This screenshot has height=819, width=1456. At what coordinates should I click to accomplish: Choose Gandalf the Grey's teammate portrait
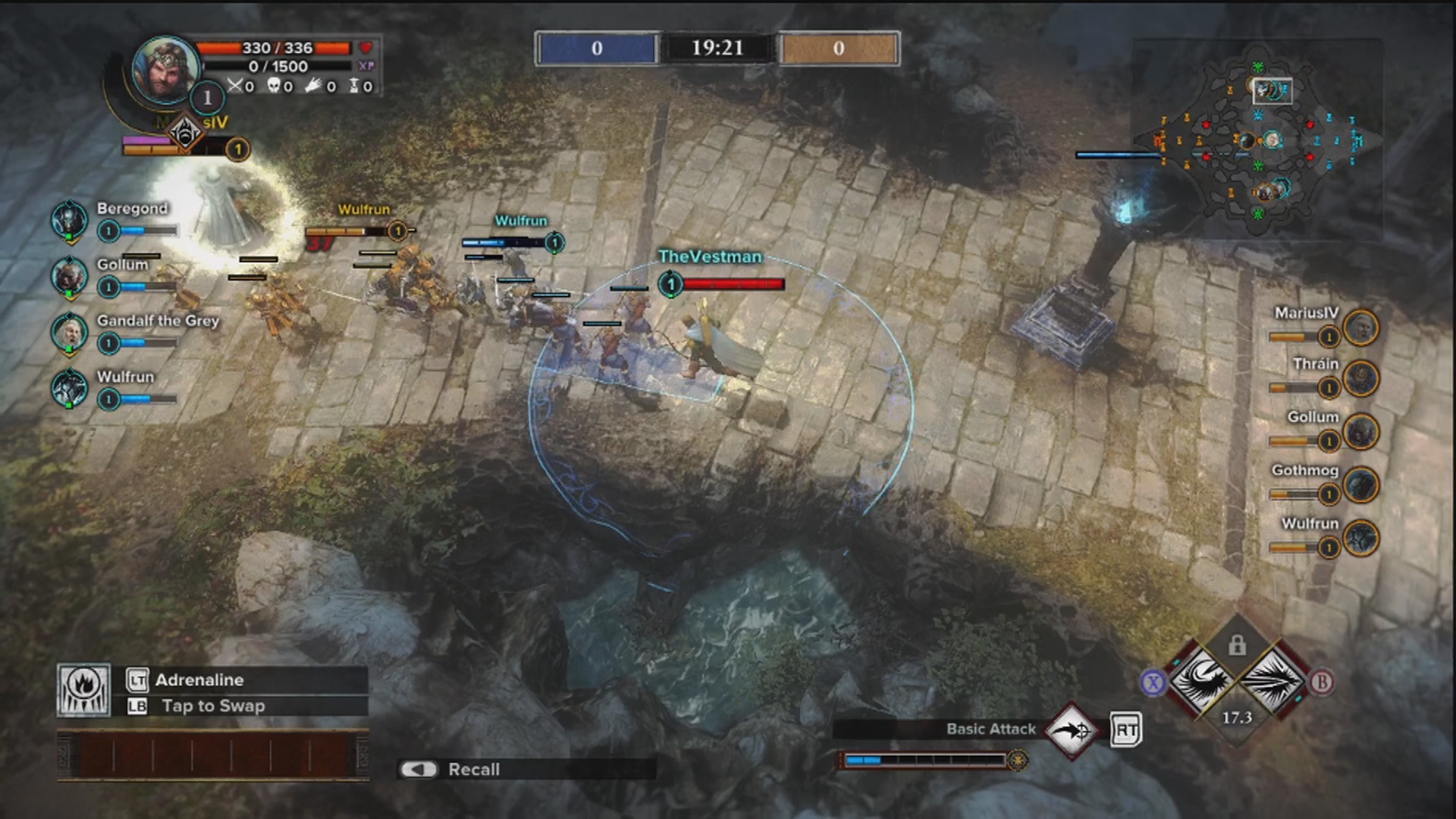tap(69, 332)
